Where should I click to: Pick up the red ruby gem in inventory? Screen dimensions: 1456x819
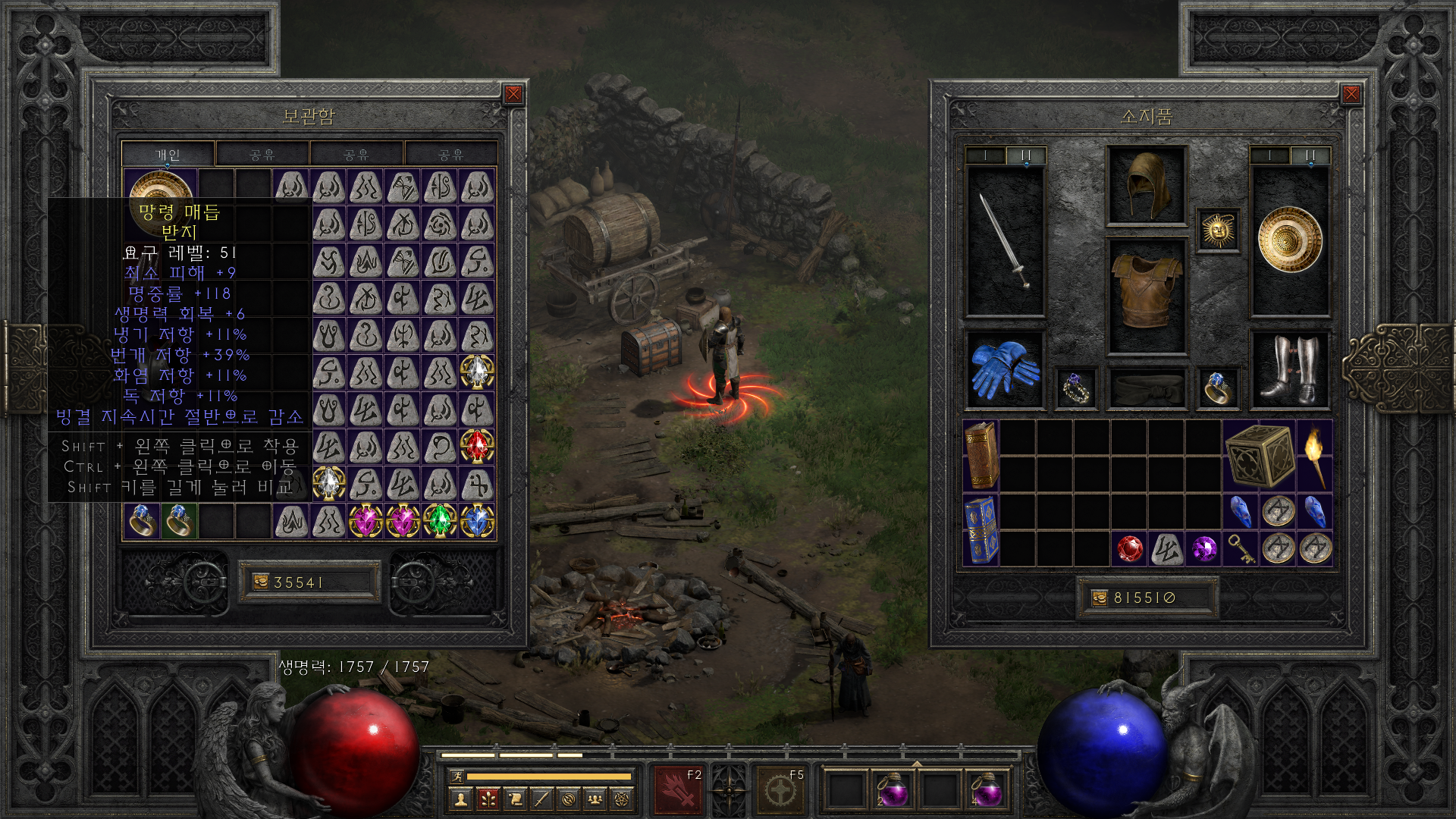pos(1129,548)
